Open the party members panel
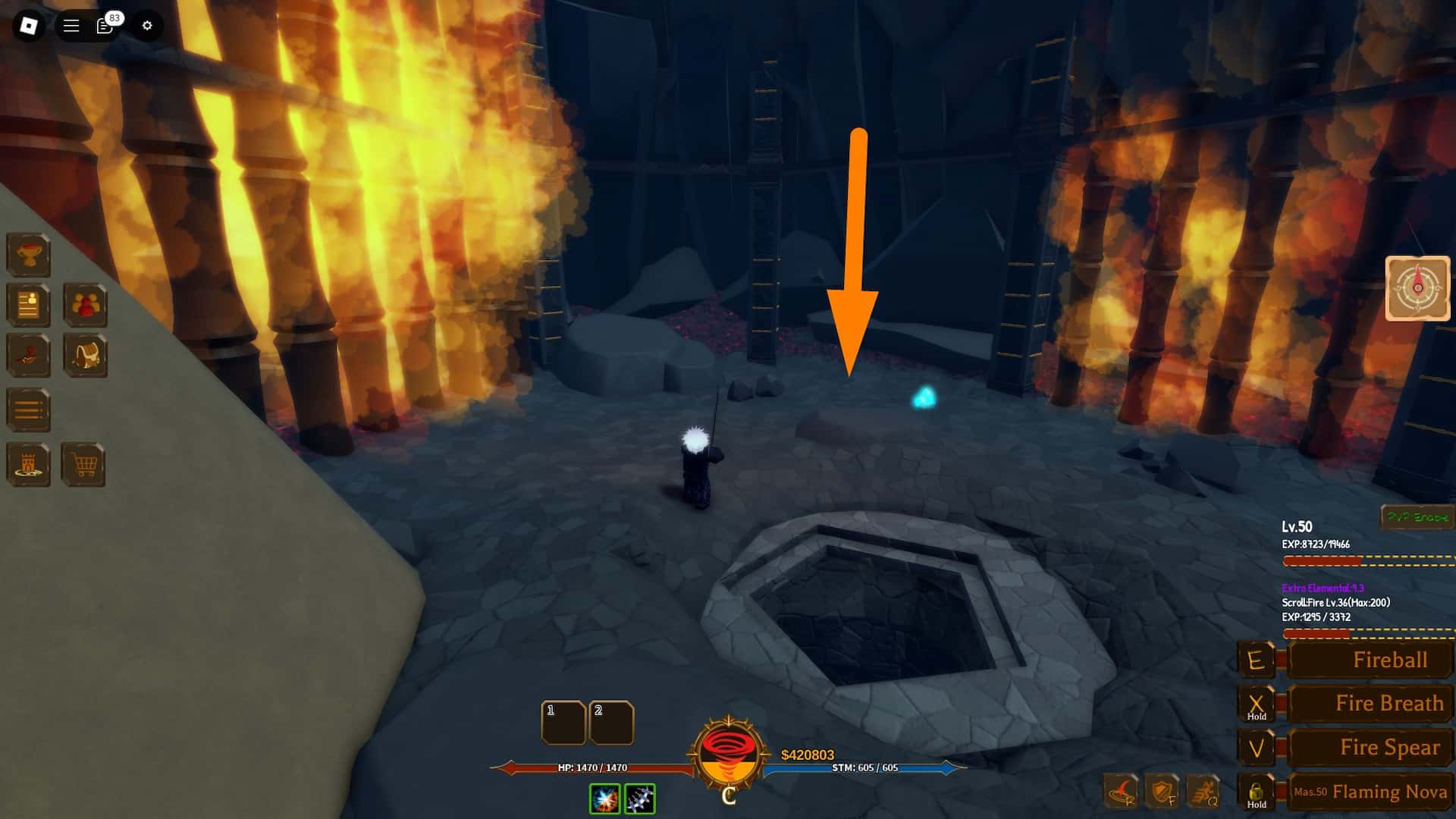1456x819 pixels. pyautogui.click(x=86, y=306)
